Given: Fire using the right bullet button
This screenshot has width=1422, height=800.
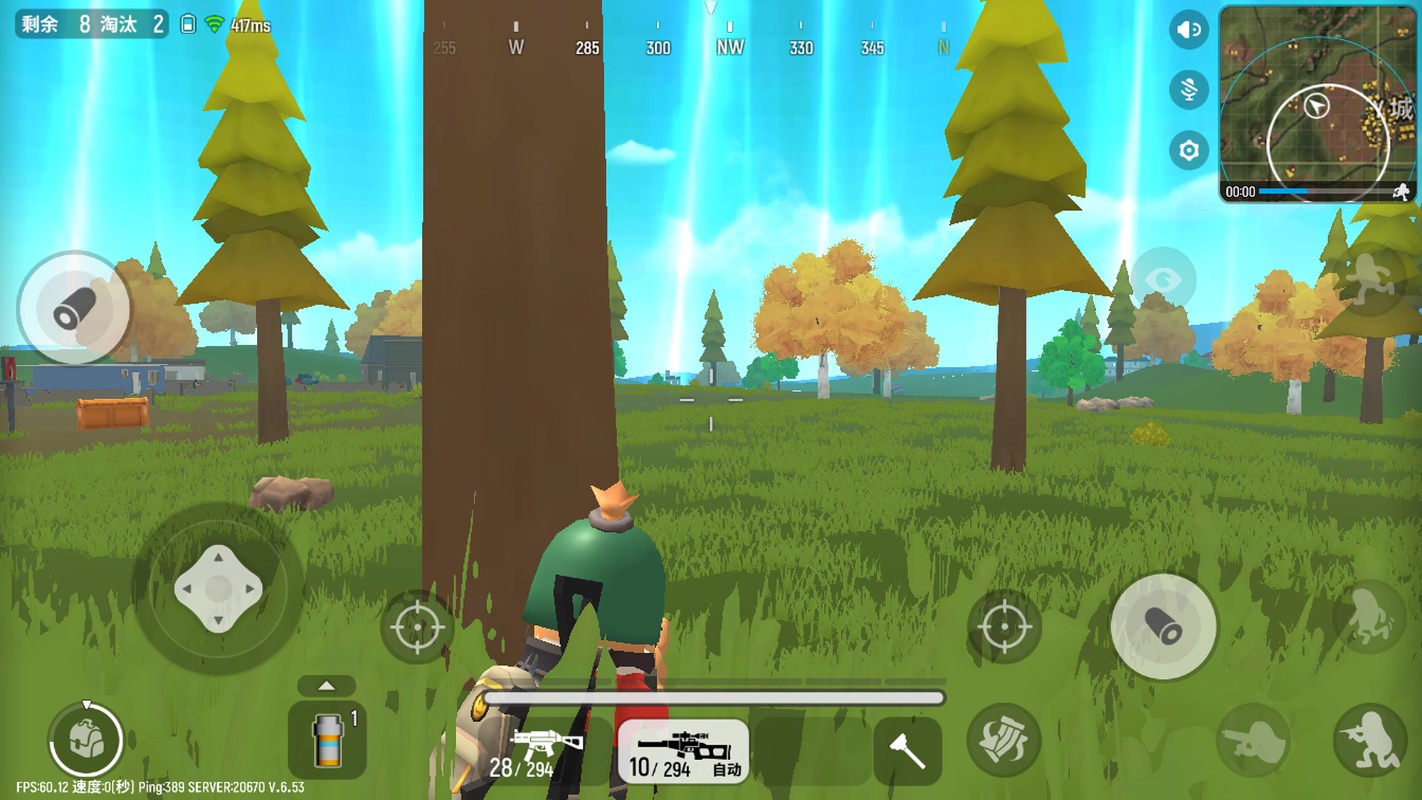Looking at the screenshot, I should [1163, 627].
